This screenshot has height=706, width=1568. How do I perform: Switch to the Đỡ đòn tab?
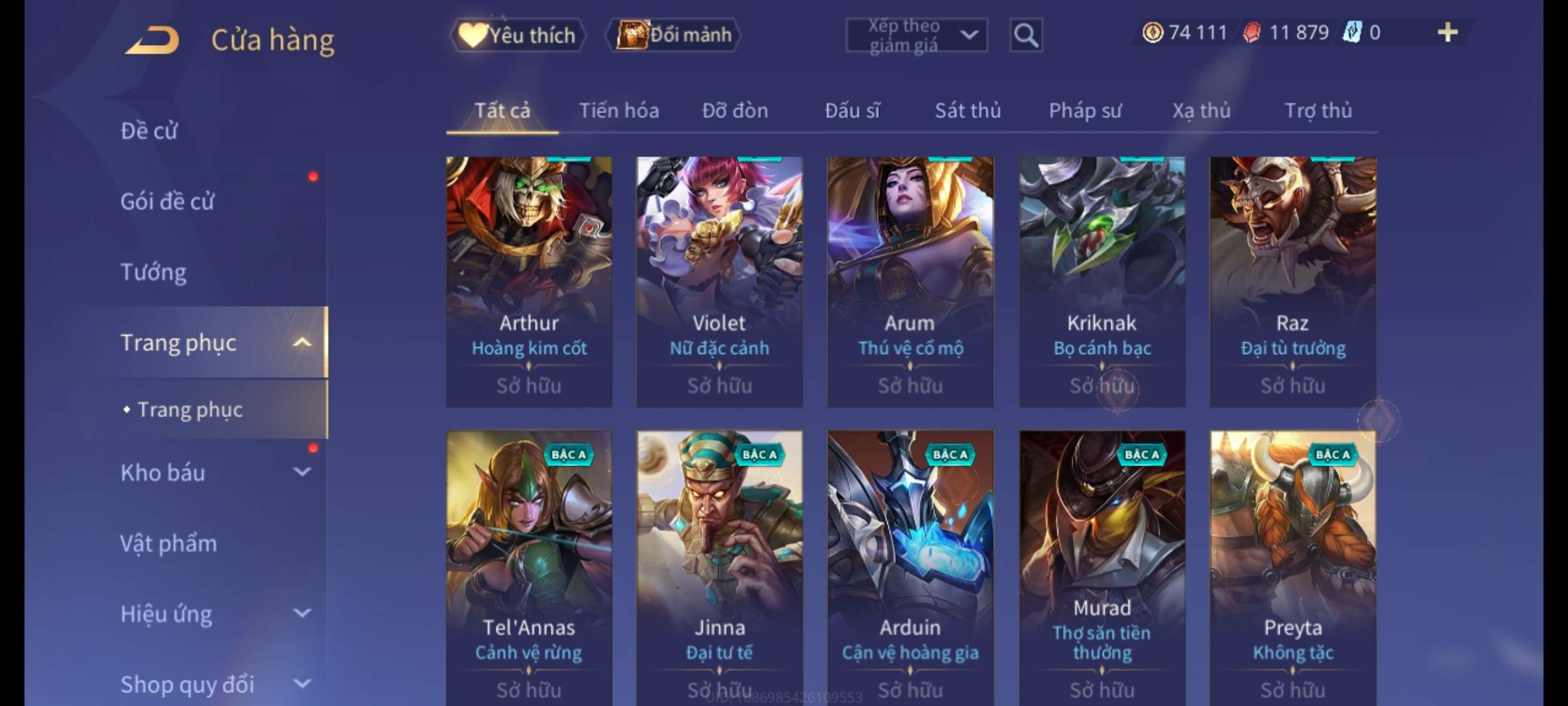[x=735, y=111]
